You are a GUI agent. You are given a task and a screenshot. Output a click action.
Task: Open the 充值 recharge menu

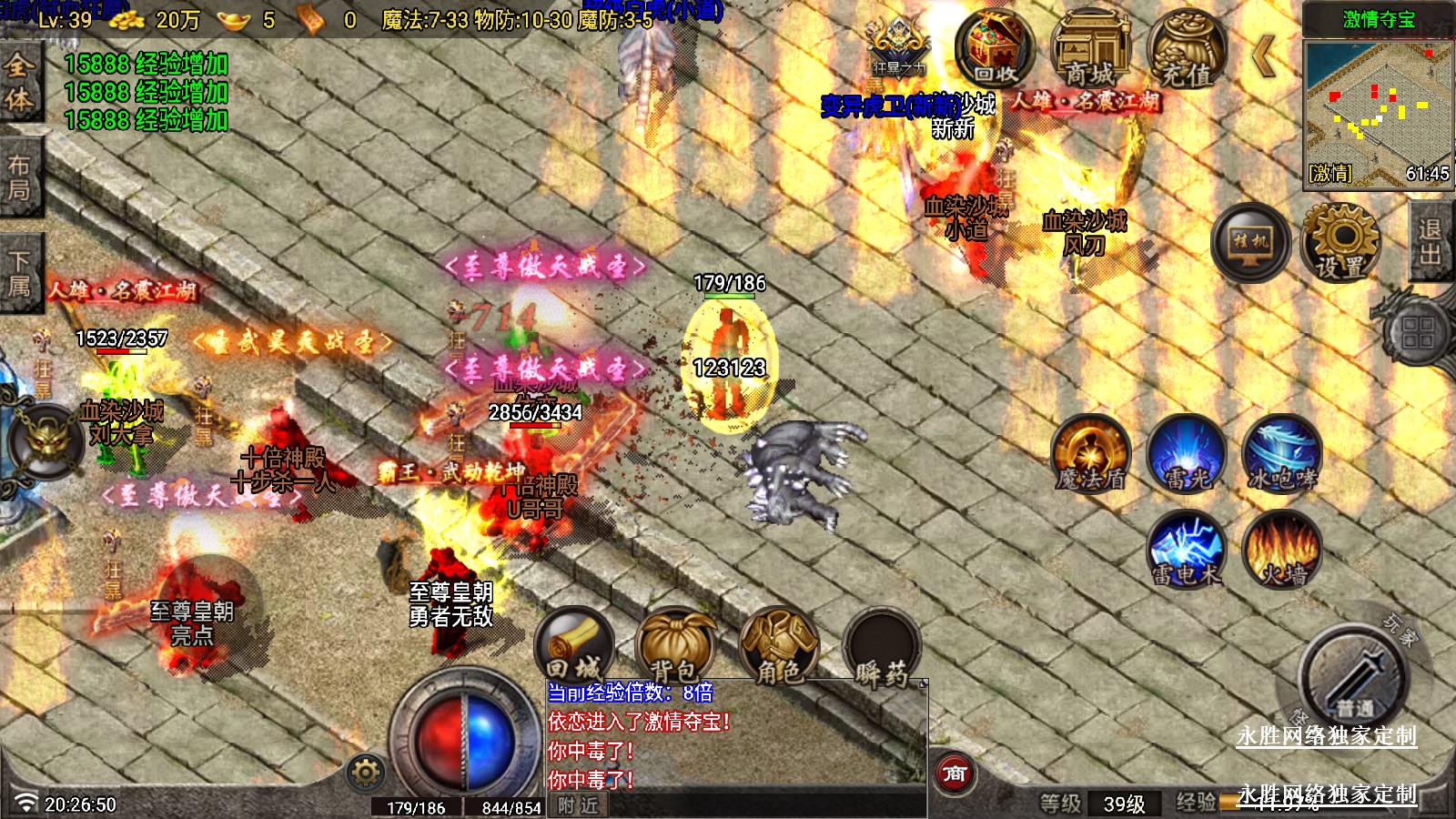click(x=1186, y=49)
